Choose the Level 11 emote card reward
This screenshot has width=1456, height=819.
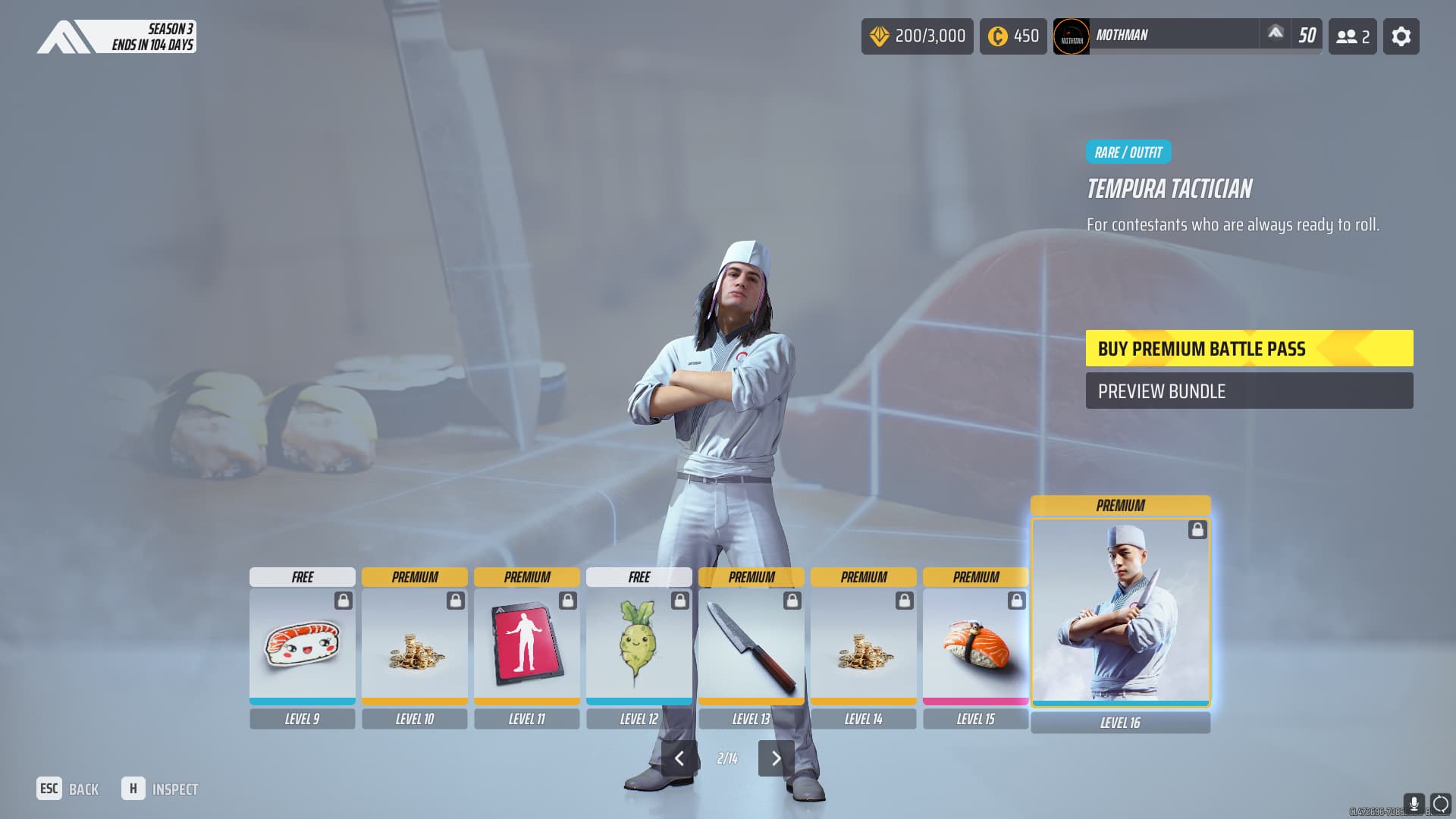tap(526, 646)
